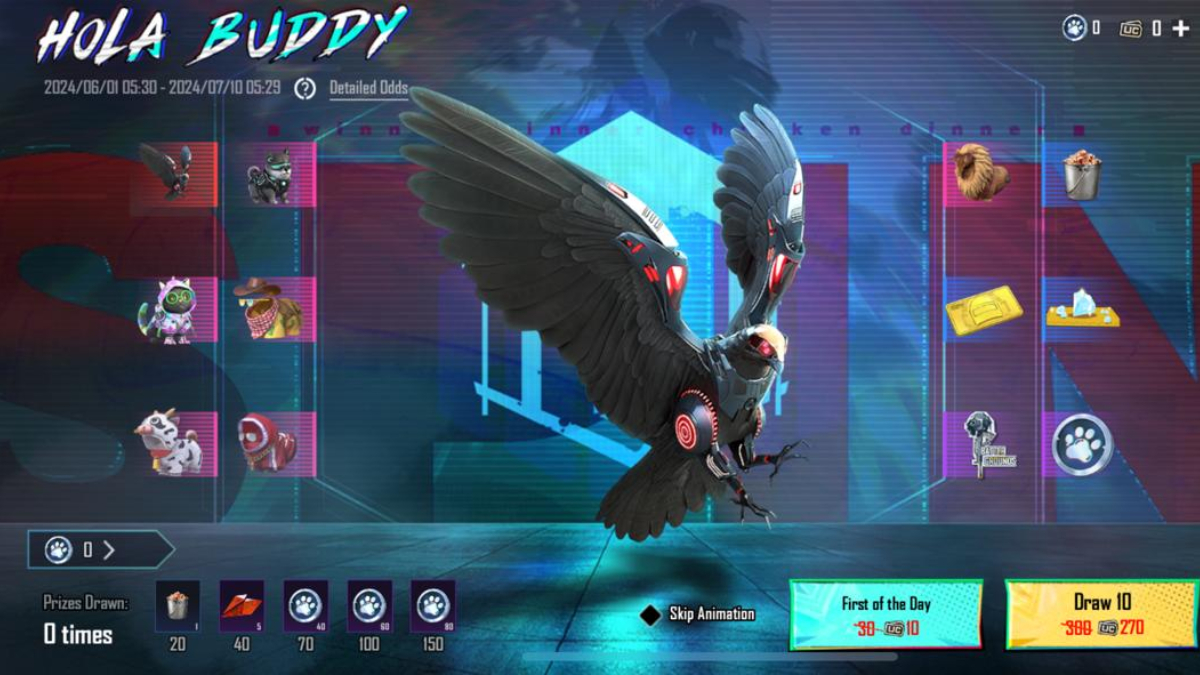Choose the metal bucket food prize
1200x675 pixels.
pyautogui.click(x=1080, y=173)
